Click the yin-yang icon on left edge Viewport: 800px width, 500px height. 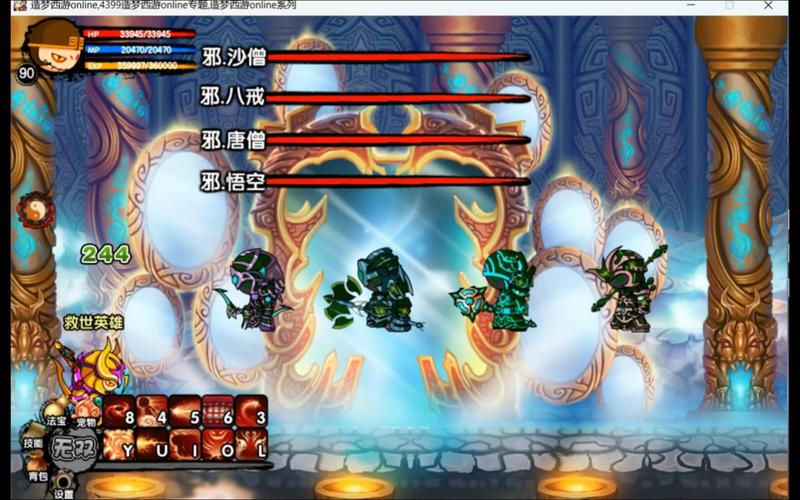[x=36, y=211]
